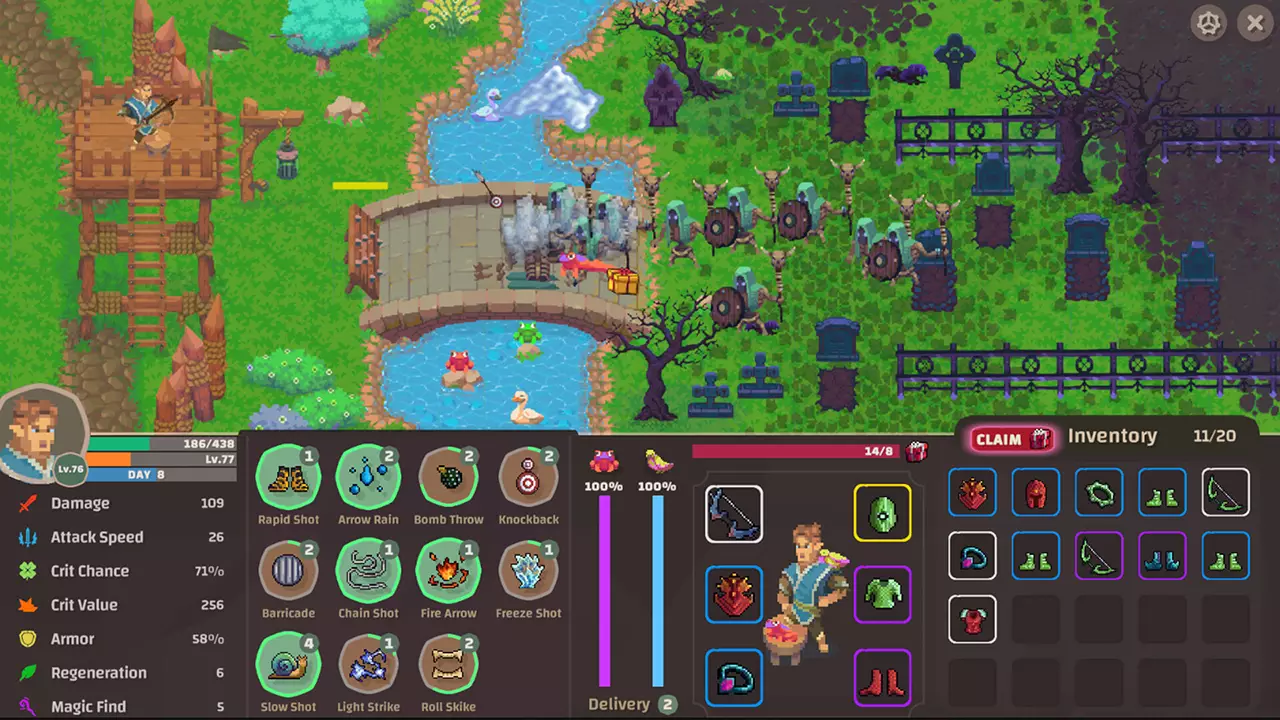The height and width of the screenshot is (720, 1280).
Task: Activate the Barricade skill
Action: pos(288,571)
